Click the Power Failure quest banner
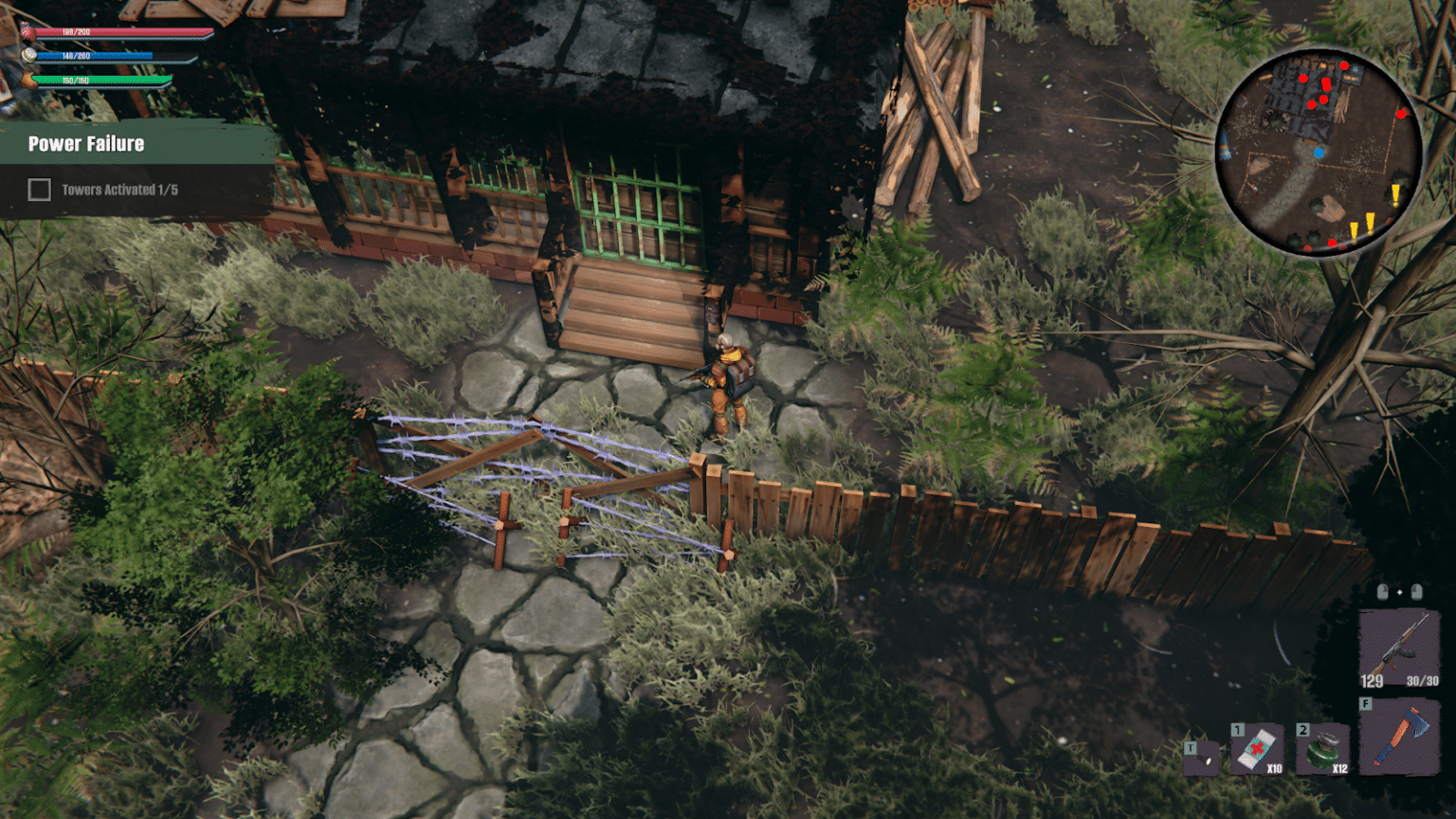 (86, 144)
